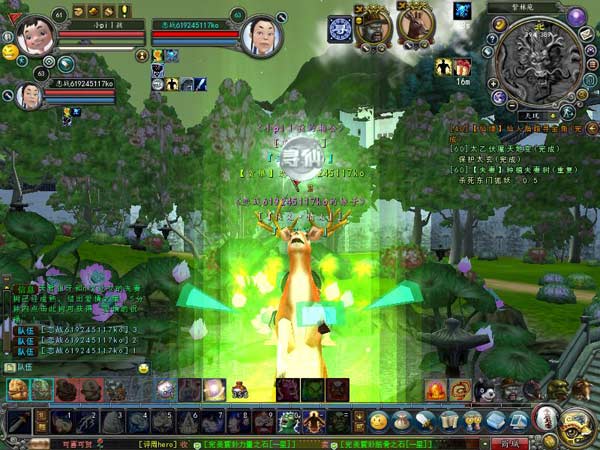Click the purple orb above the minimap

[x=576, y=16]
